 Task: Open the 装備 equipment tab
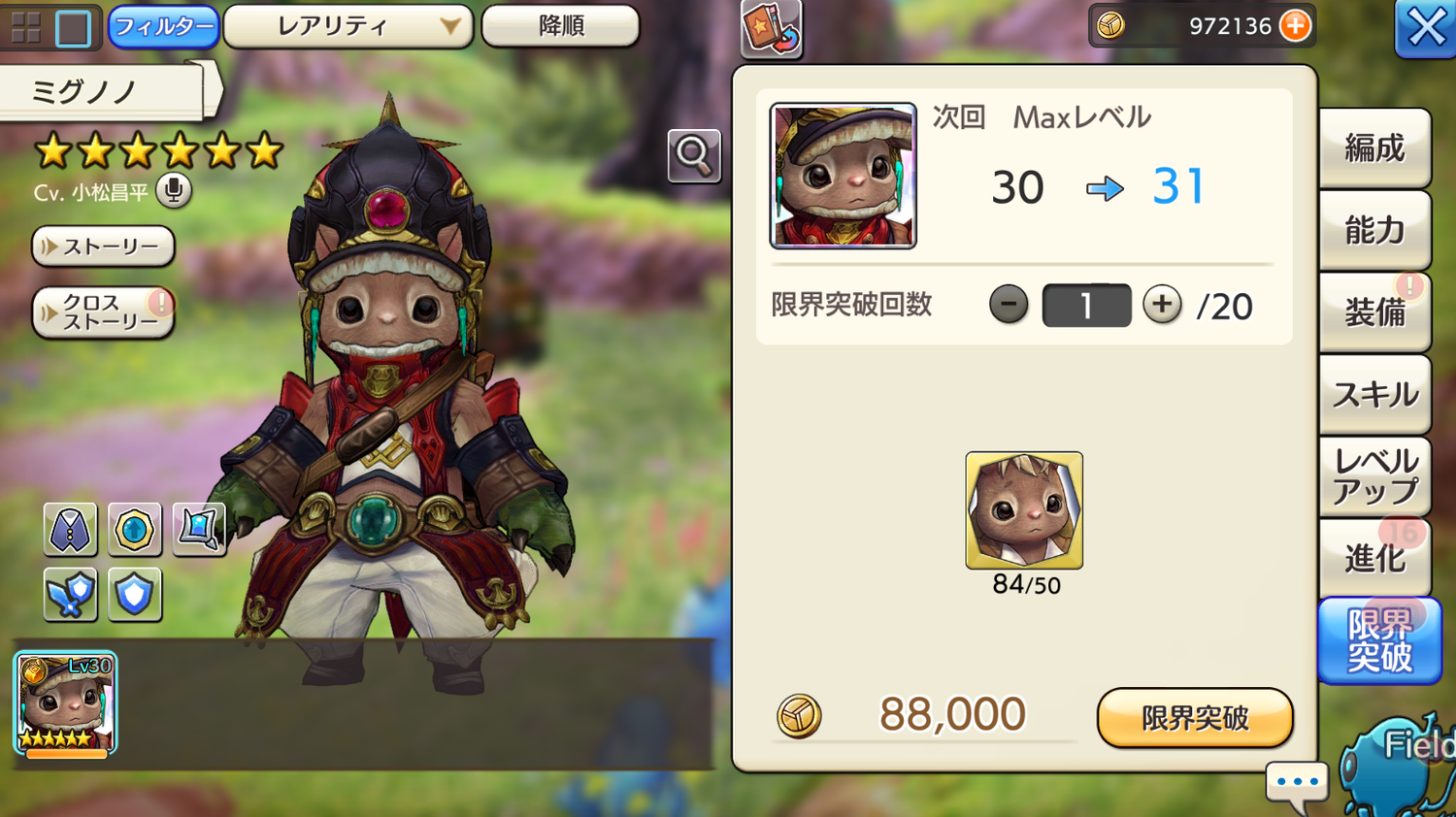click(x=1373, y=312)
